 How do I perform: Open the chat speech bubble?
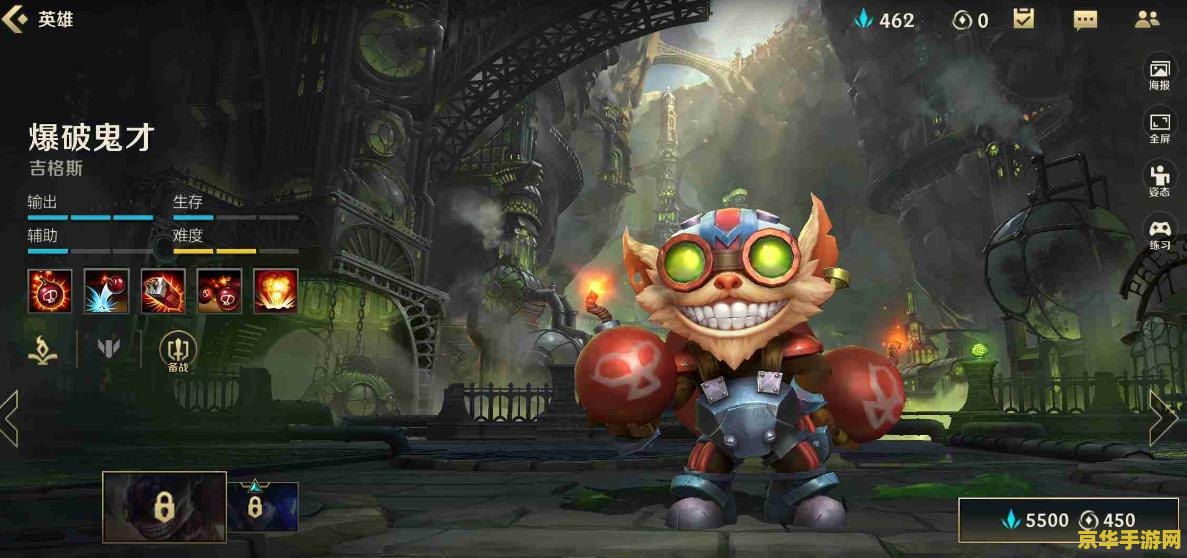click(1085, 19)
